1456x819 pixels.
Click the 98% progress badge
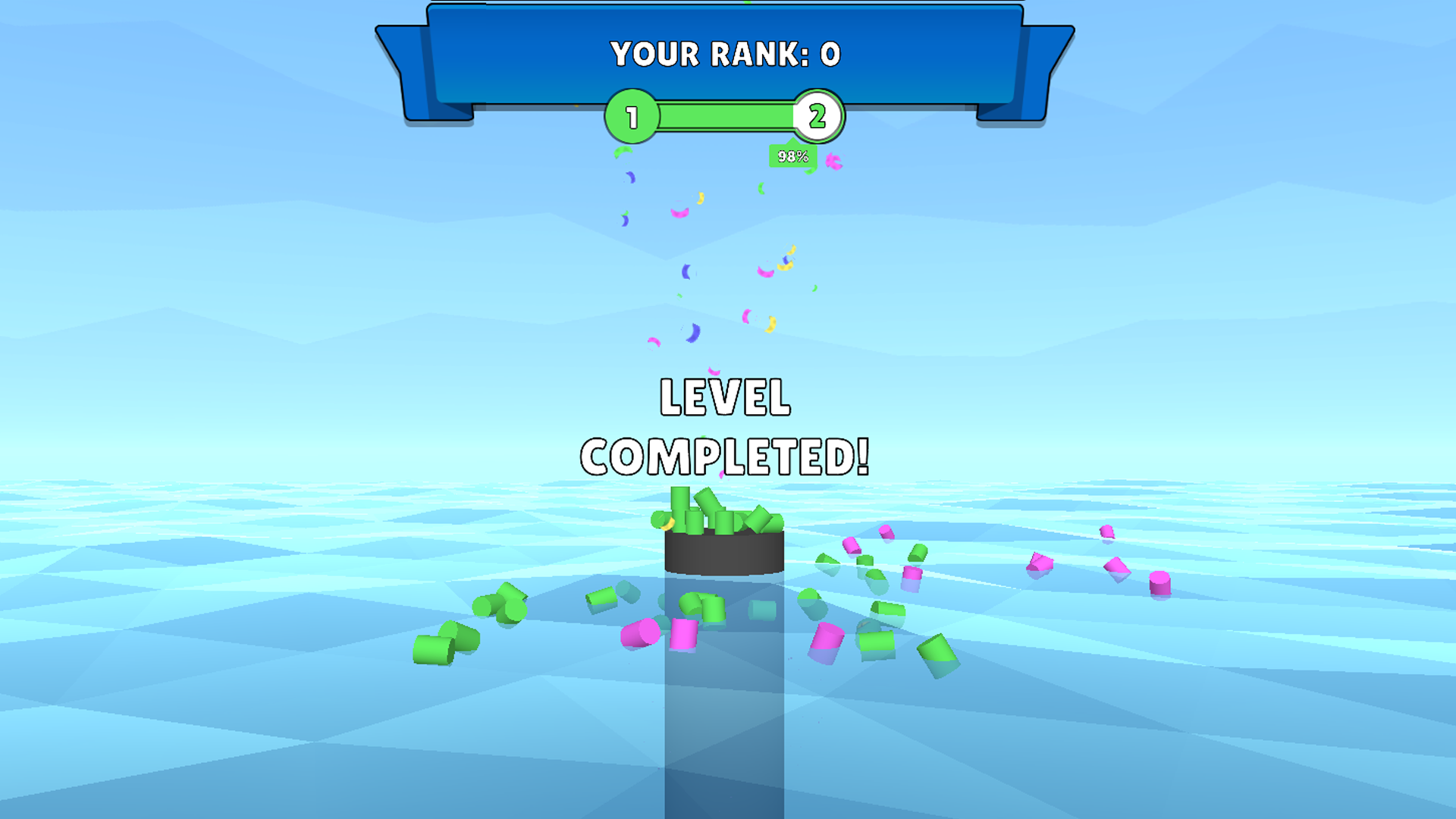pos(792,157)
